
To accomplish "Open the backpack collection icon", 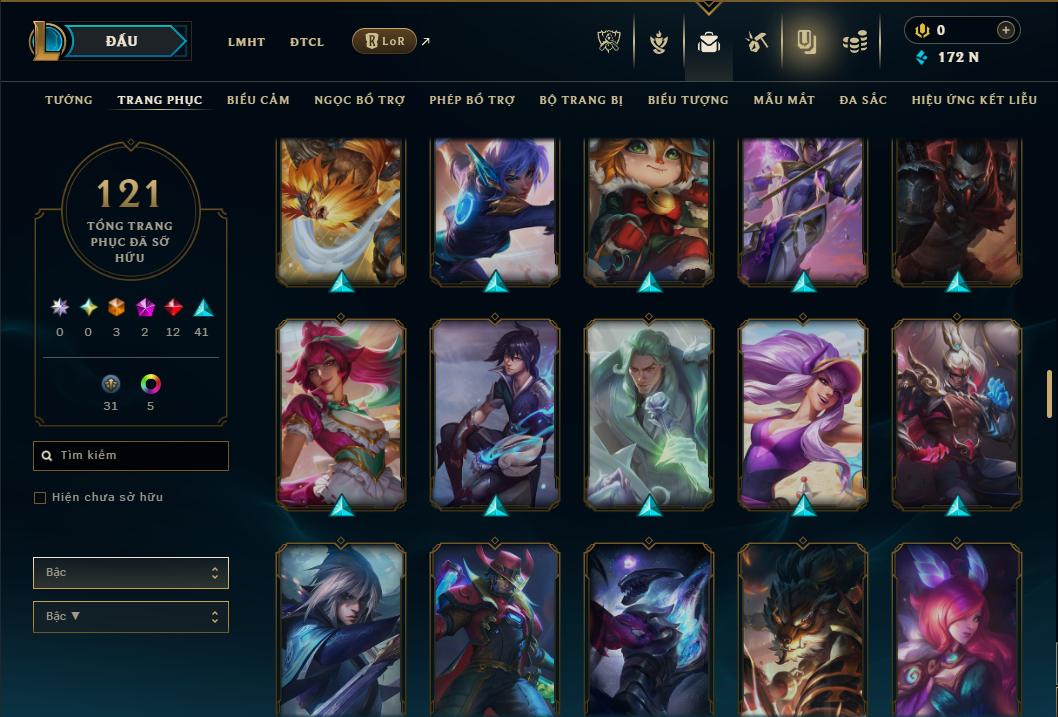I will [x=709, y=43].
